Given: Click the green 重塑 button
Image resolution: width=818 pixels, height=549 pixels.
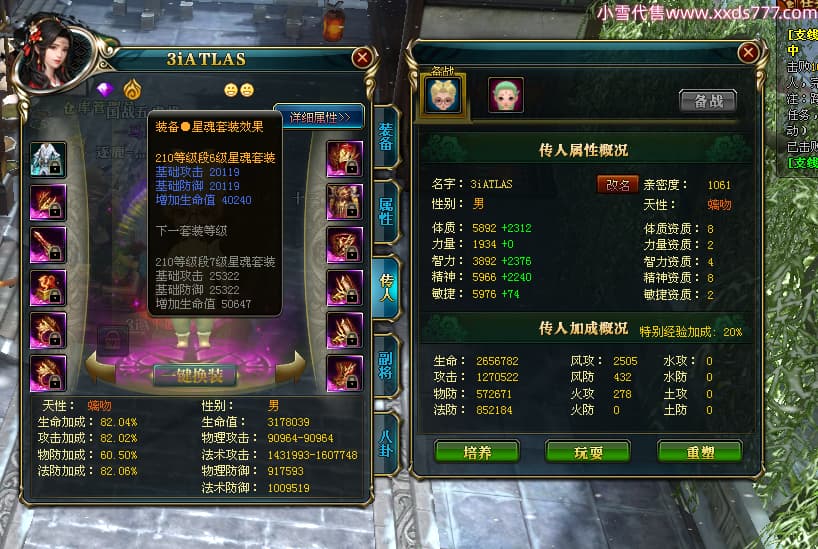Looking at the screenshot, I should [699, 451].
